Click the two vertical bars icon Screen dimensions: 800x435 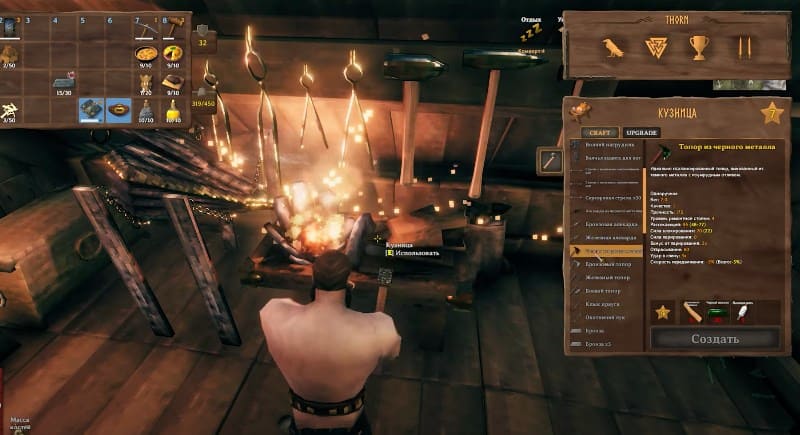point(743,48)
